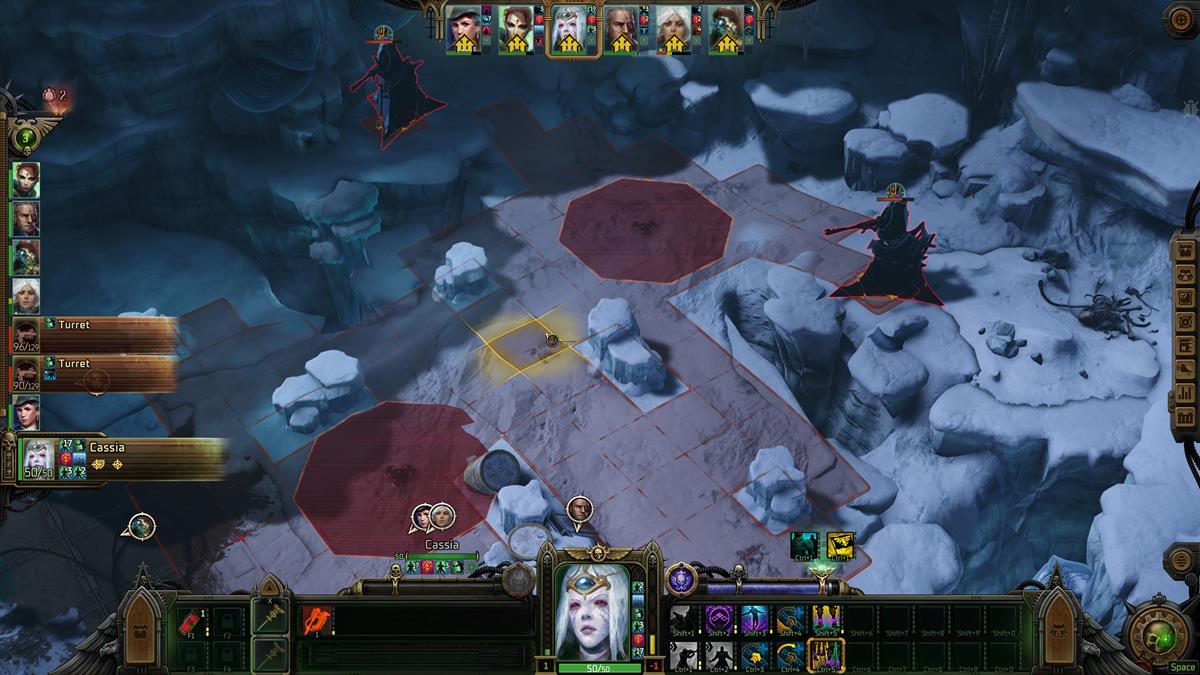This screenshot has height=675, width=1200.
Task: Activate the Shift+5 yellow arrows ability
Action: coord(826,620)
